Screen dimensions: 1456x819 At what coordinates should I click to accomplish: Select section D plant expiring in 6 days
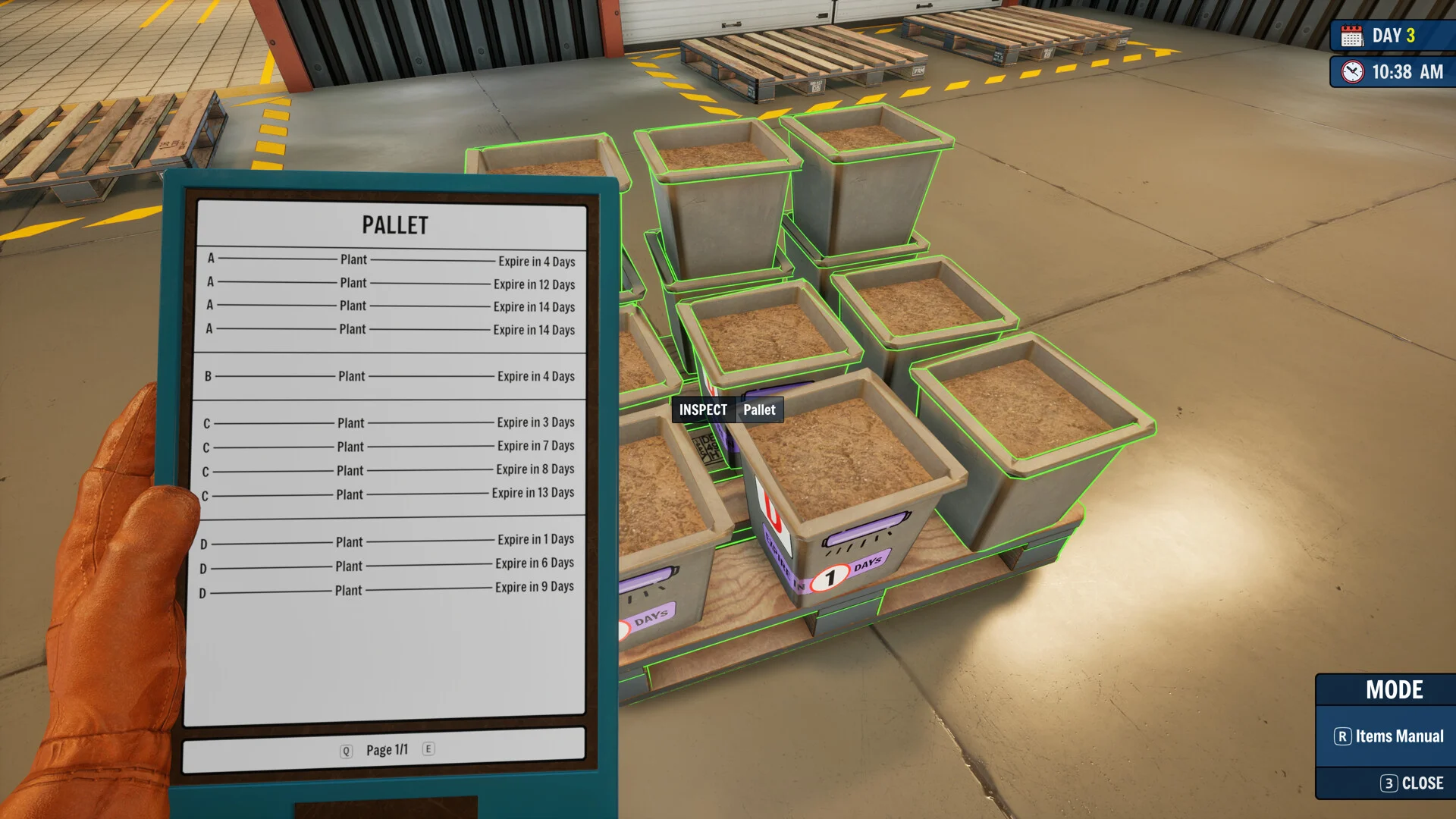pos(387,565)
